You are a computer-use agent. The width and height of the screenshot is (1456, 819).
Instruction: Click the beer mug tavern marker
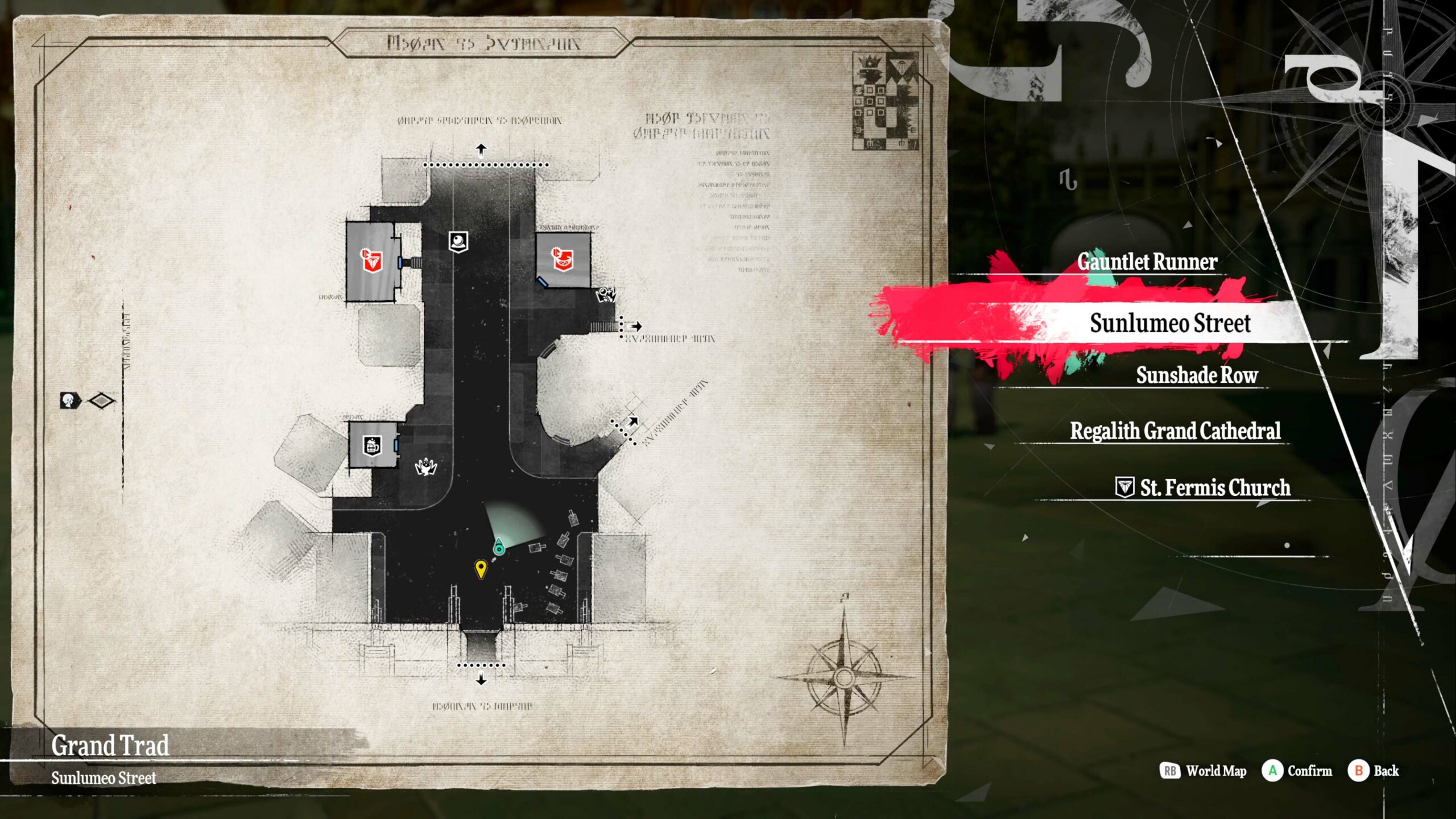click(373, 445)
